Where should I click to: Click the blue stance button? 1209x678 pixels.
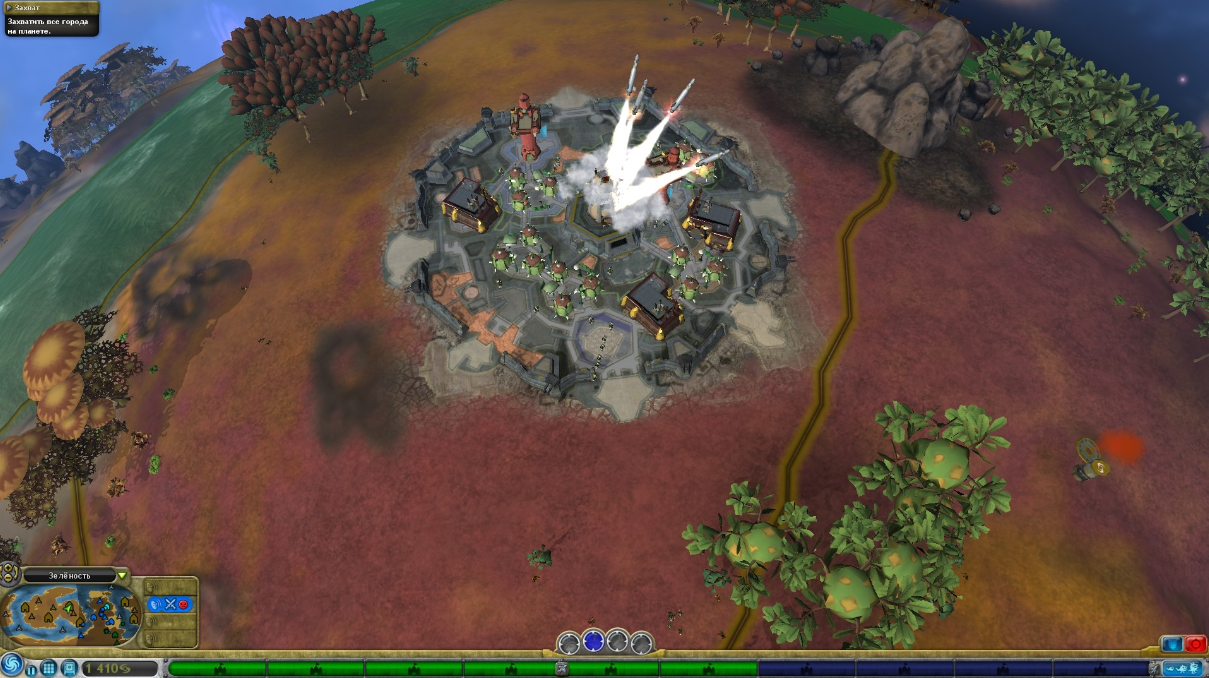point(1171,646)
